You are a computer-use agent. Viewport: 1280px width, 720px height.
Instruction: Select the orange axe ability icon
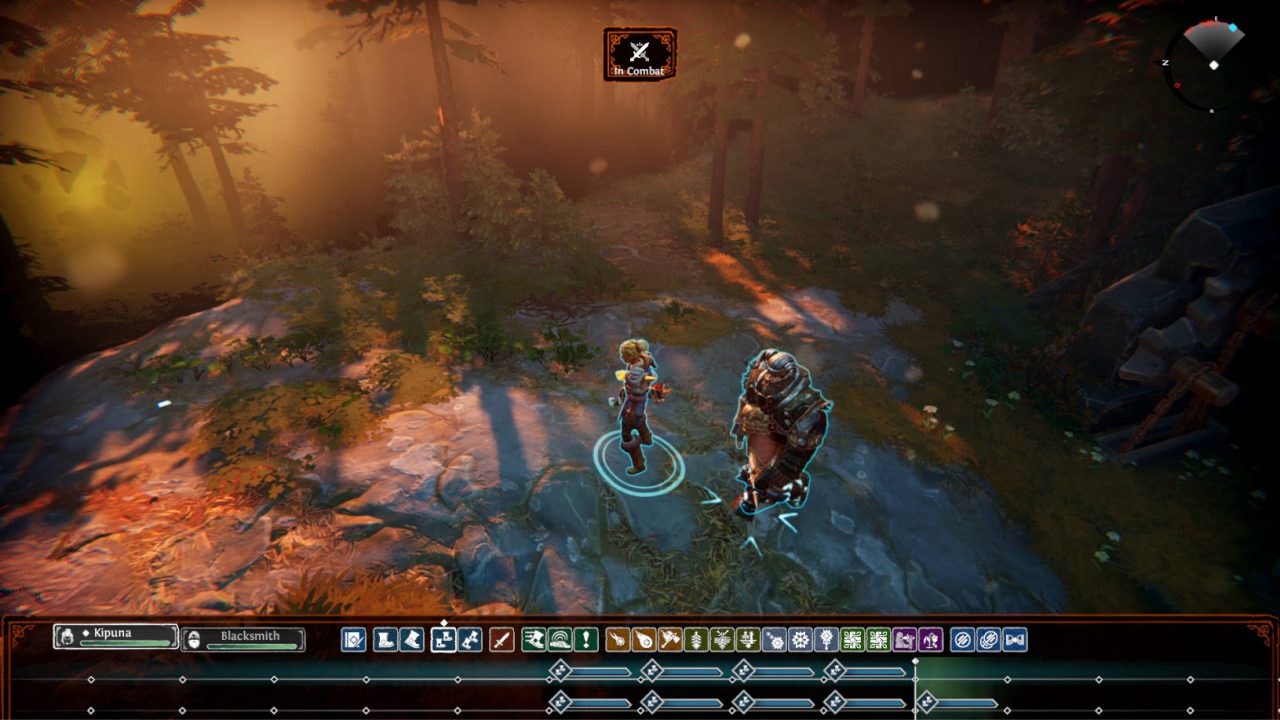point(670,640)
